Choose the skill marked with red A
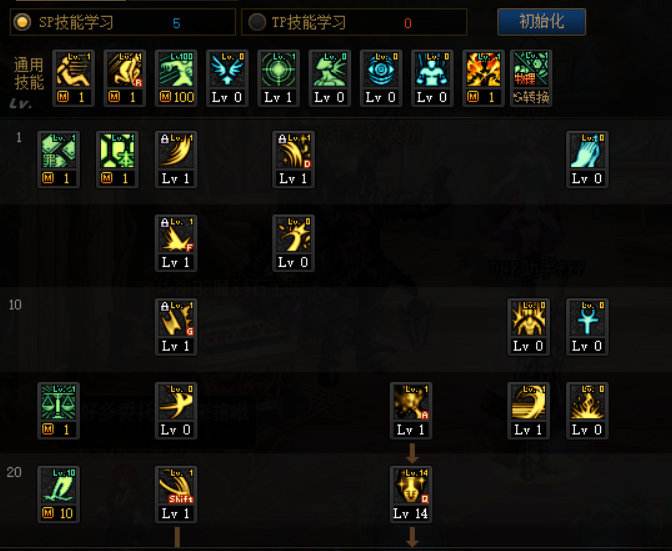Image resolution: width=672 pixels, height=551 pixels. (411, 403)
